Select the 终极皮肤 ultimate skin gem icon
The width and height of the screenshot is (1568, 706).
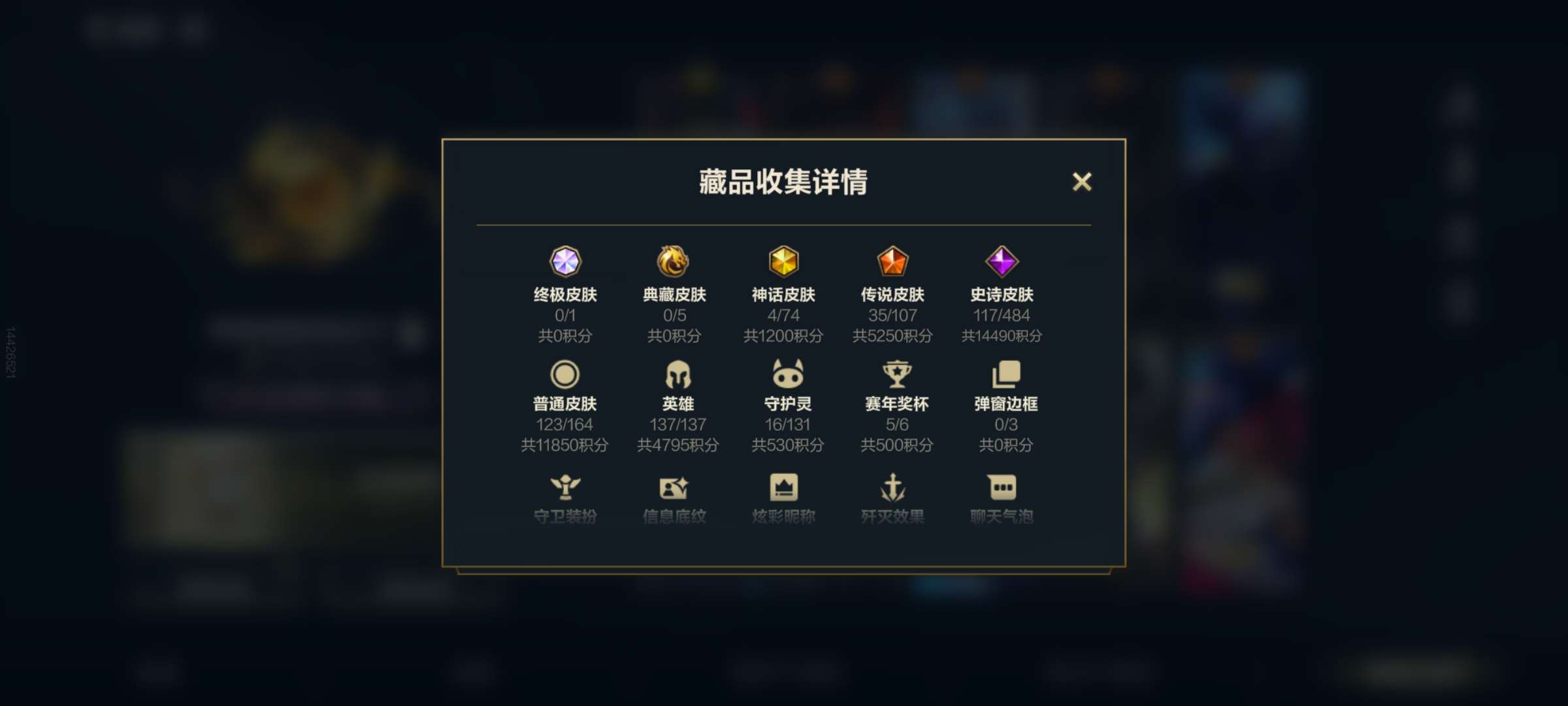566,262
